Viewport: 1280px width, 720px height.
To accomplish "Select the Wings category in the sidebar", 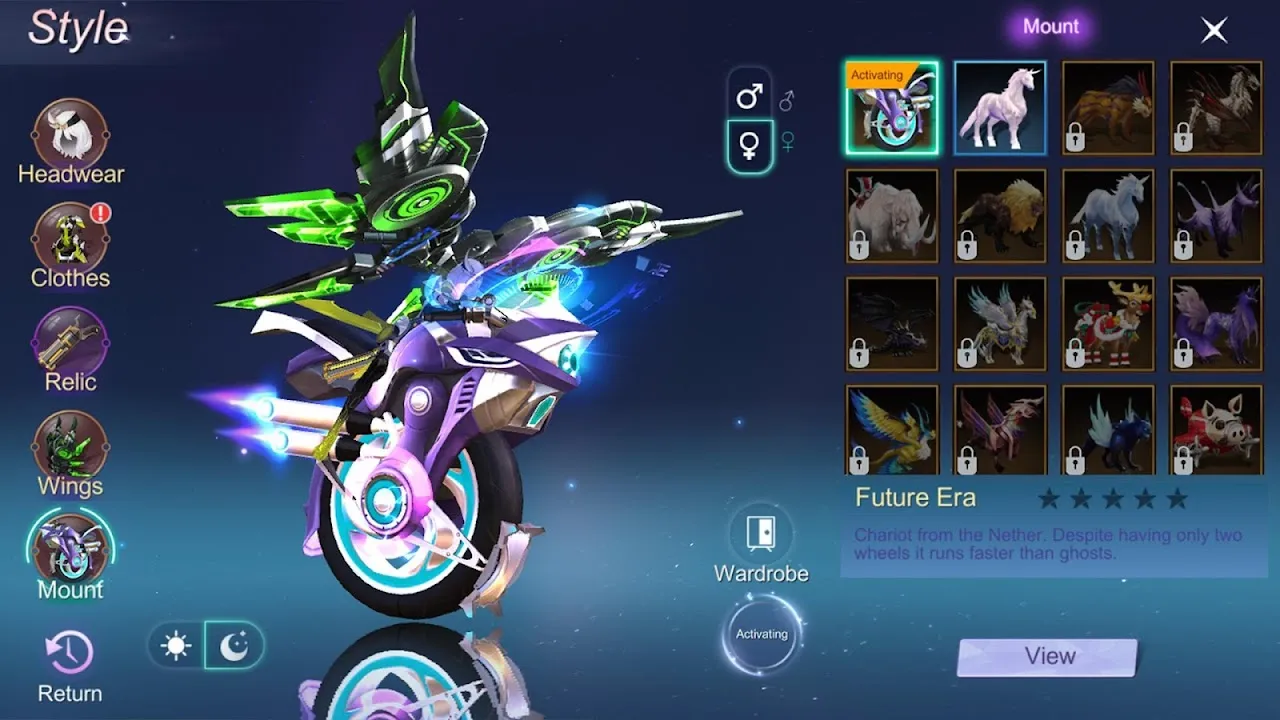I will pyautogui.click(x=70, y=447).
